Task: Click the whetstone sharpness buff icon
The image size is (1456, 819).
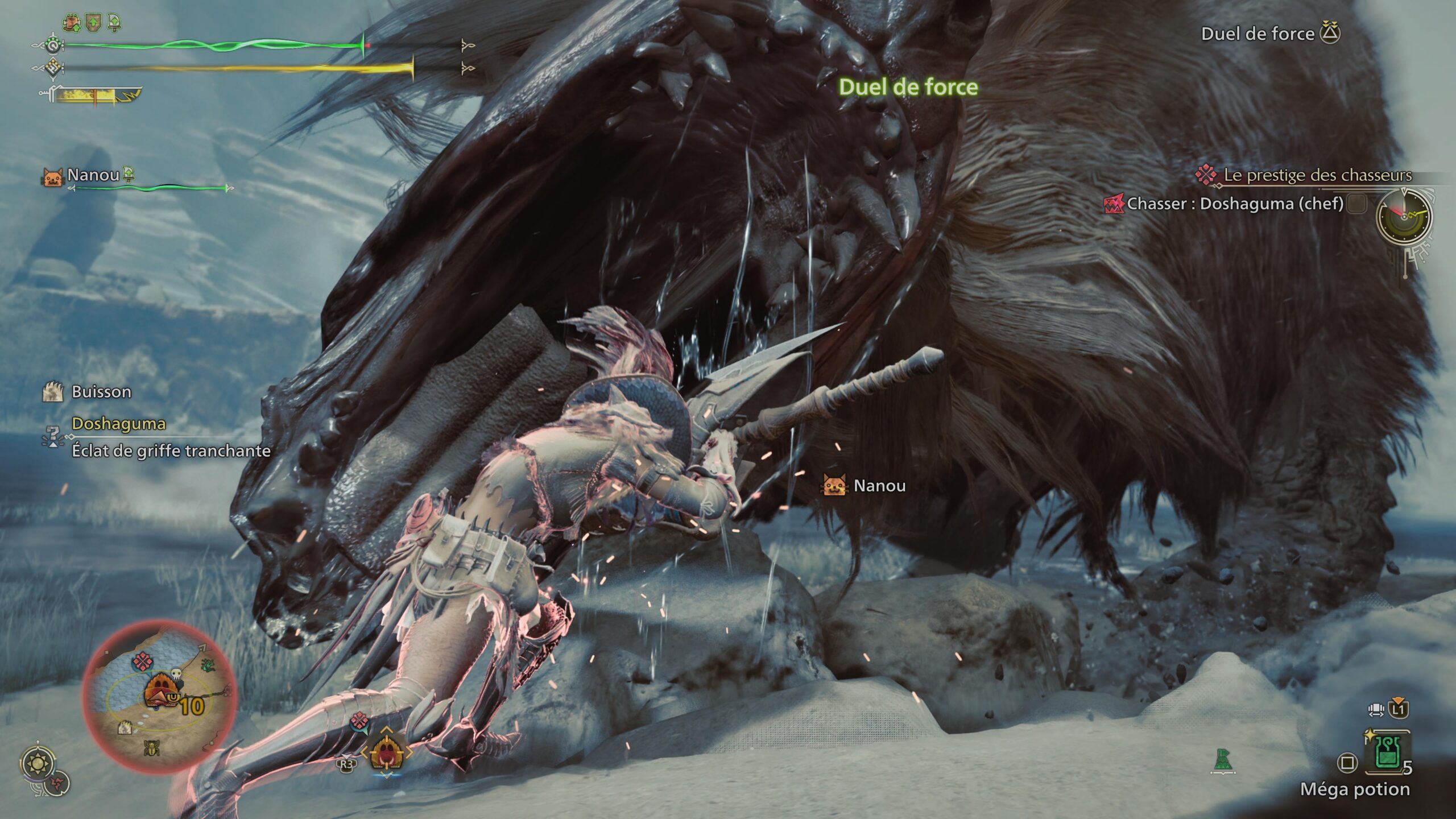Action: tap(113, 22)
